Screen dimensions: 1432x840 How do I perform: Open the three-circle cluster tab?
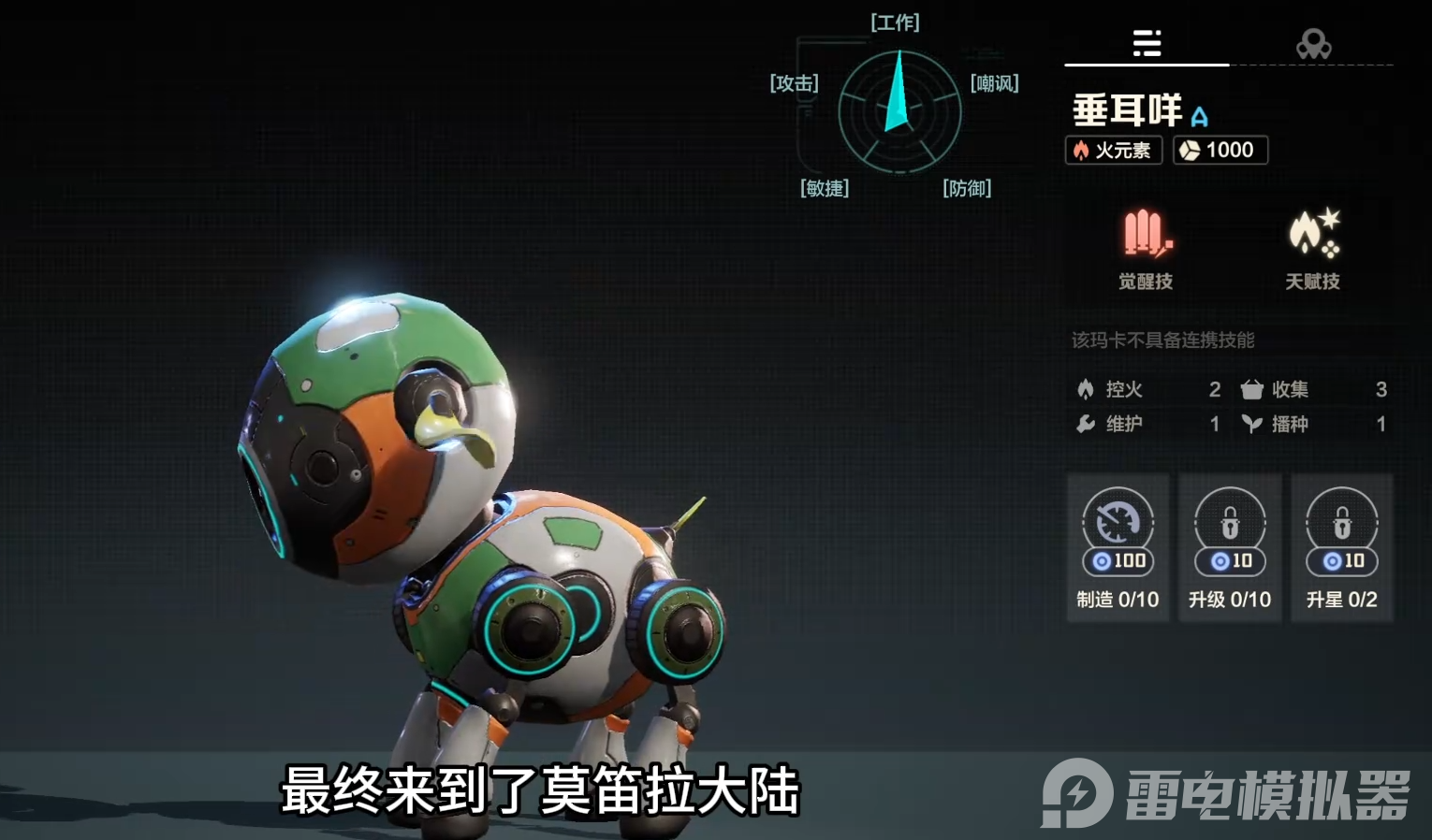coord(1313,43)
